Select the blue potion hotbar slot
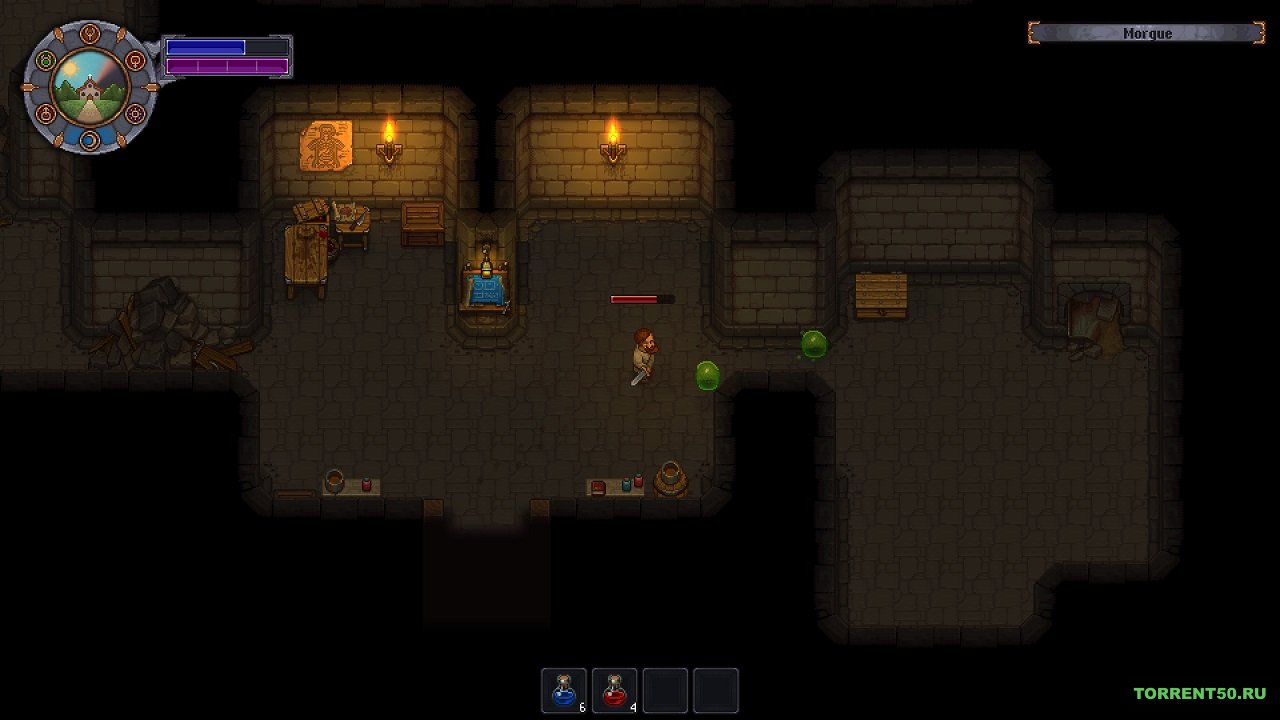This screenshot has width=1280, height=720. point(564,690)
